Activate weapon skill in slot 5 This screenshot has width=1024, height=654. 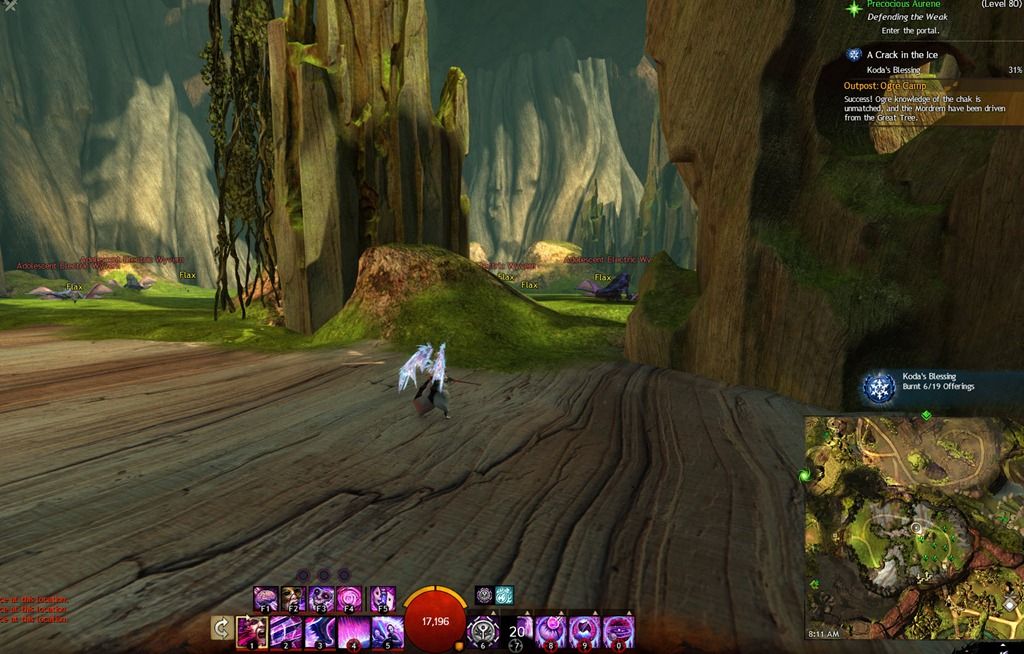click(x=388, y=632)
